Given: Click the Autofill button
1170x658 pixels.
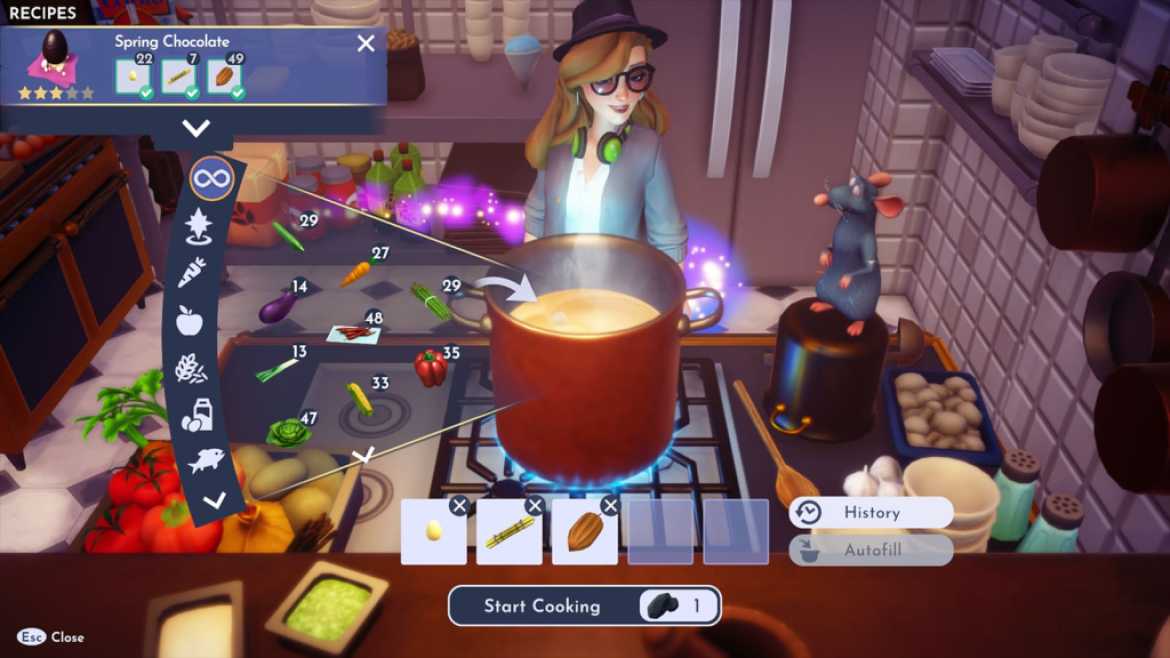Looking at the screenshot, I should coord(870,550).
